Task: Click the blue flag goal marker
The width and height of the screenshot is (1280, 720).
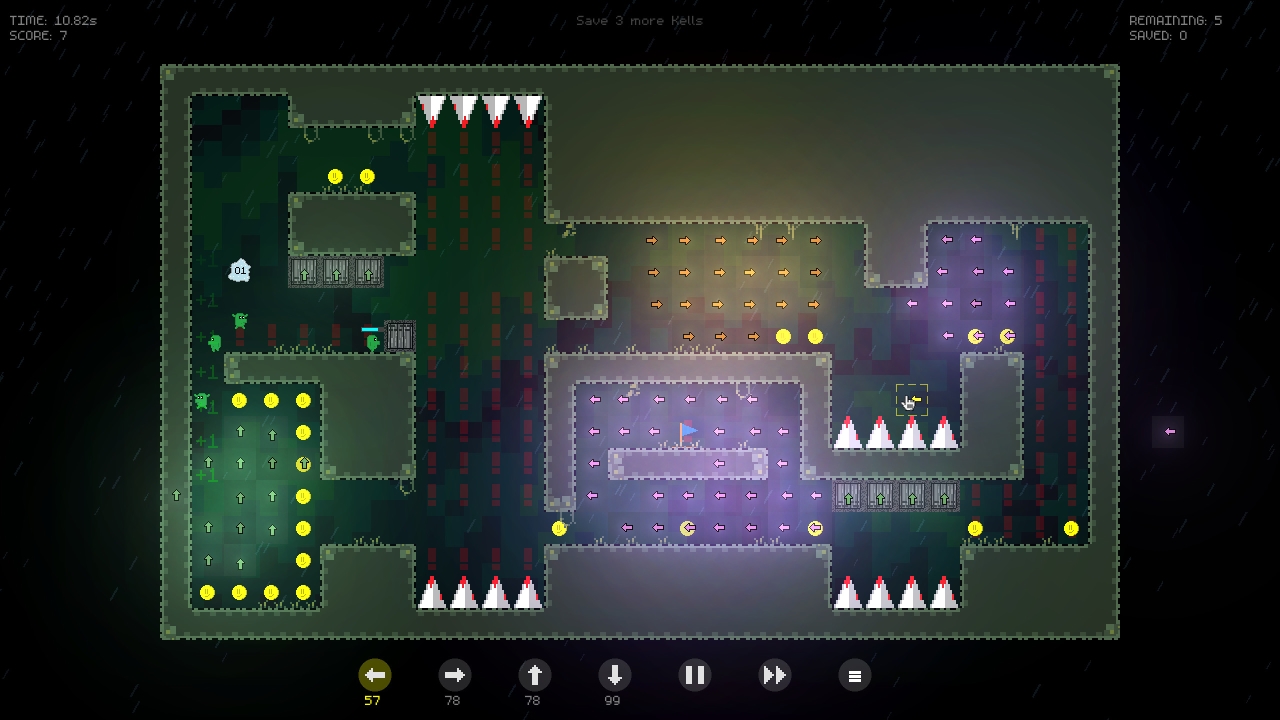Action: click(689, 432)
